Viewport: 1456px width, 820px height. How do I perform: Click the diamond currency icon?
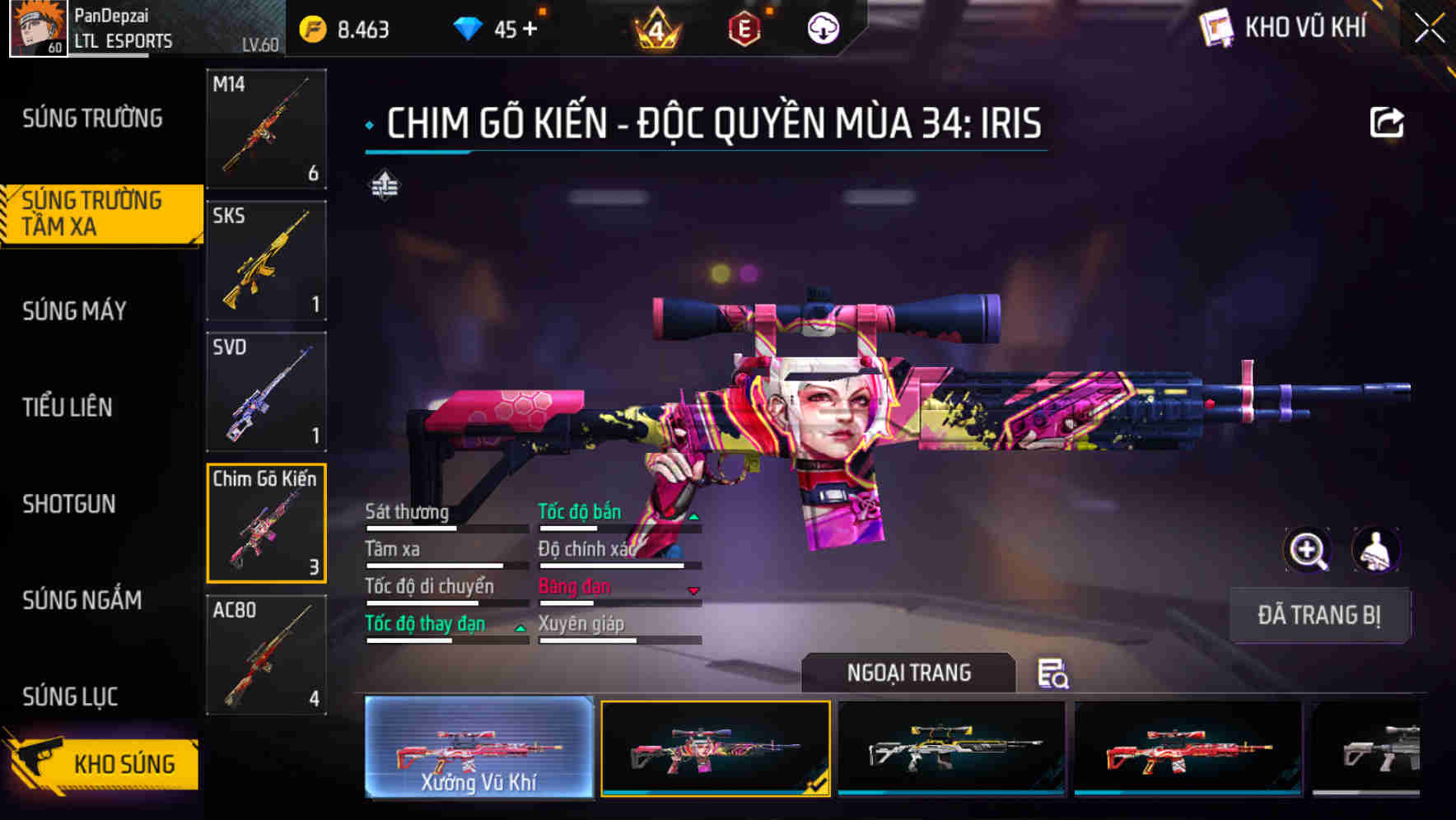point(468,27)
